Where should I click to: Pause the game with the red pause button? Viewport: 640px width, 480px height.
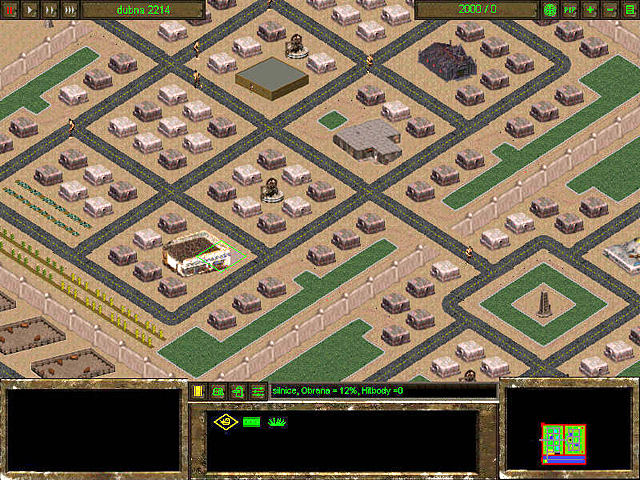tap(12, 9)
